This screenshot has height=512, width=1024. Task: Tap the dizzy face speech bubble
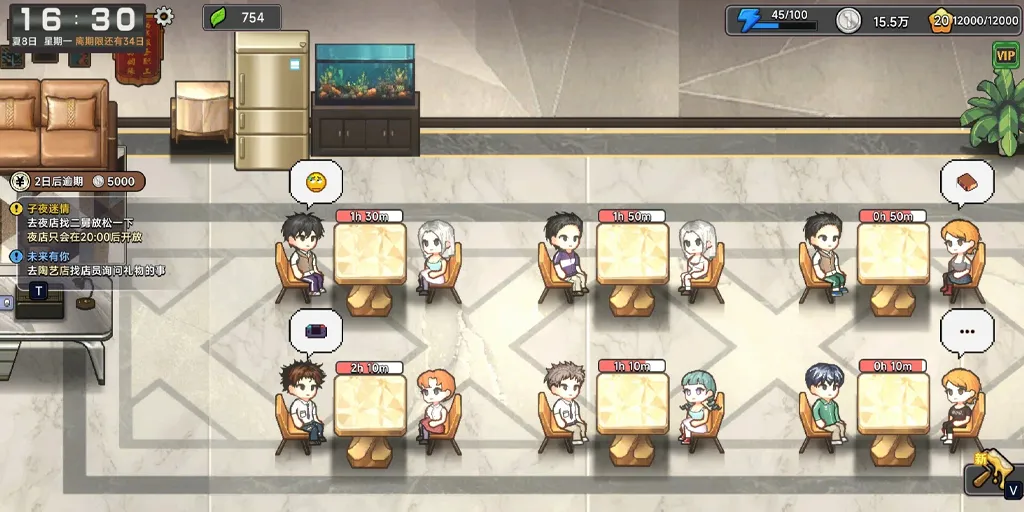pos(315,182)
